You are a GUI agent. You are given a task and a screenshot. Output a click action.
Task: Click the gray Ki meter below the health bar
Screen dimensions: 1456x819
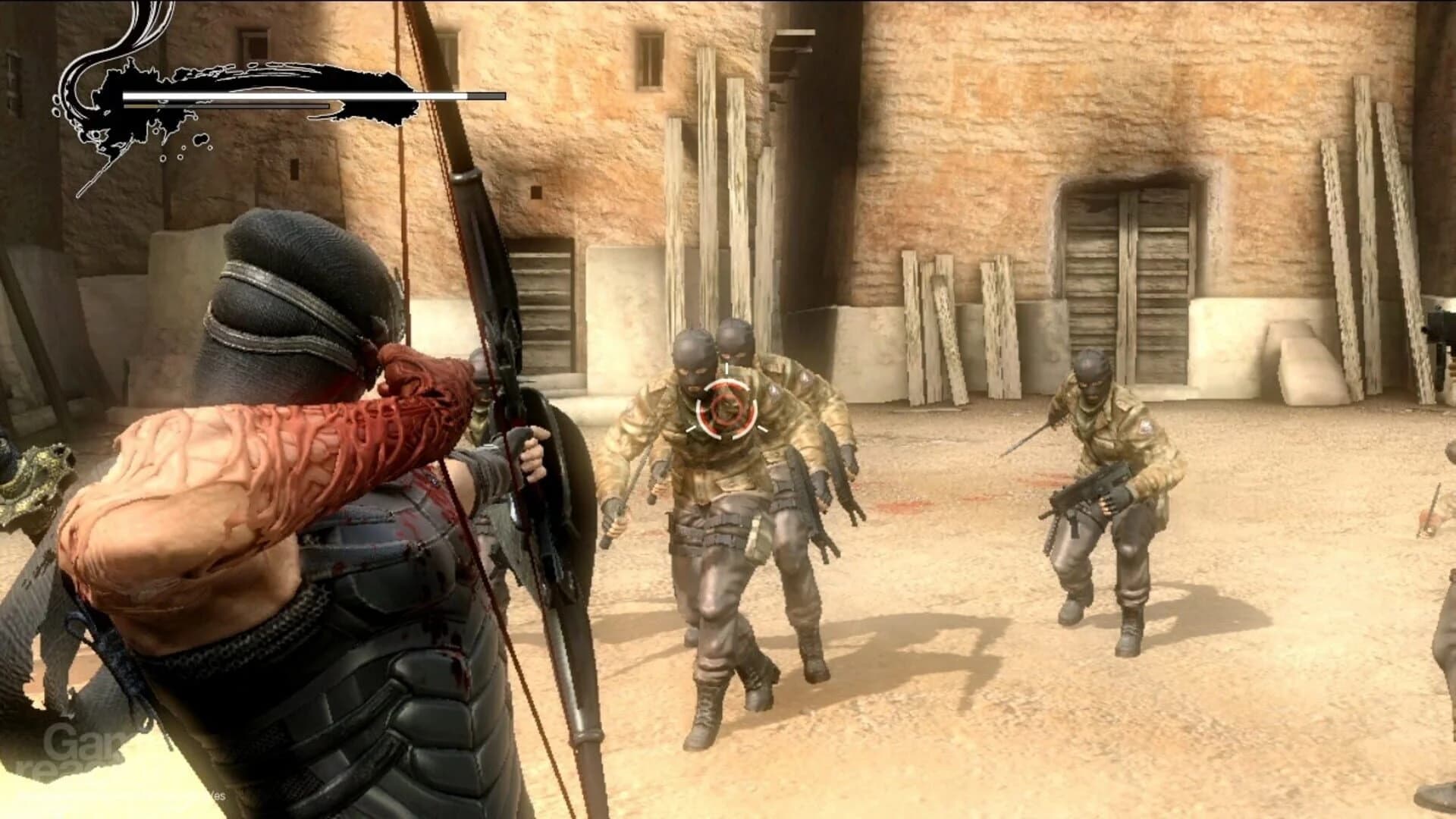(227, 106)
